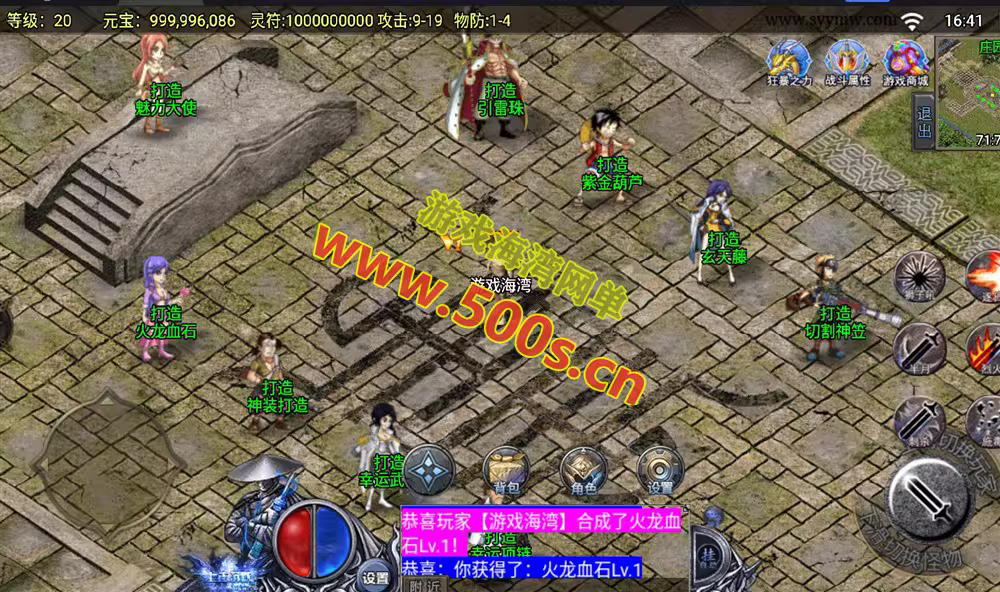The width and height of the screenshot is (1000, 592).
Task: Open the 背包 backpack
Action: tap(506, 470)
